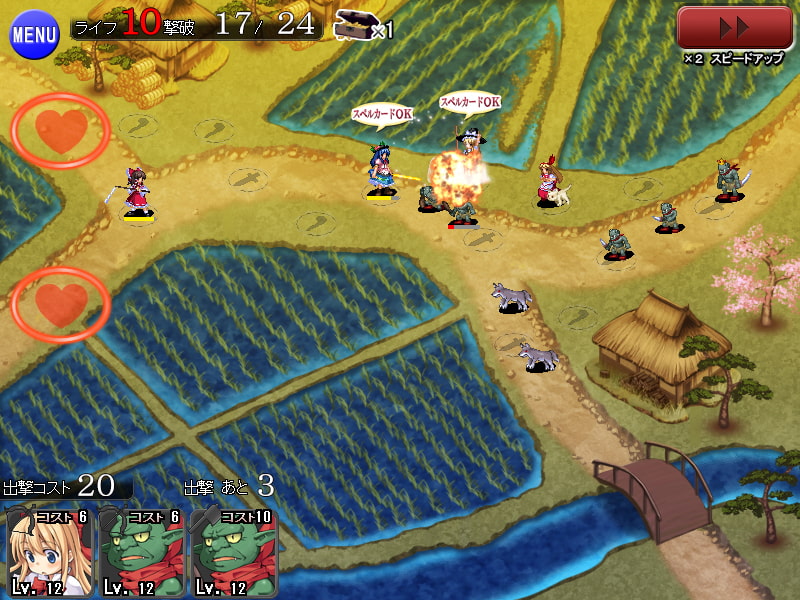Select the blonde girl unit card
The height and width of the screenshot is (600, 800).
point(48,552)
